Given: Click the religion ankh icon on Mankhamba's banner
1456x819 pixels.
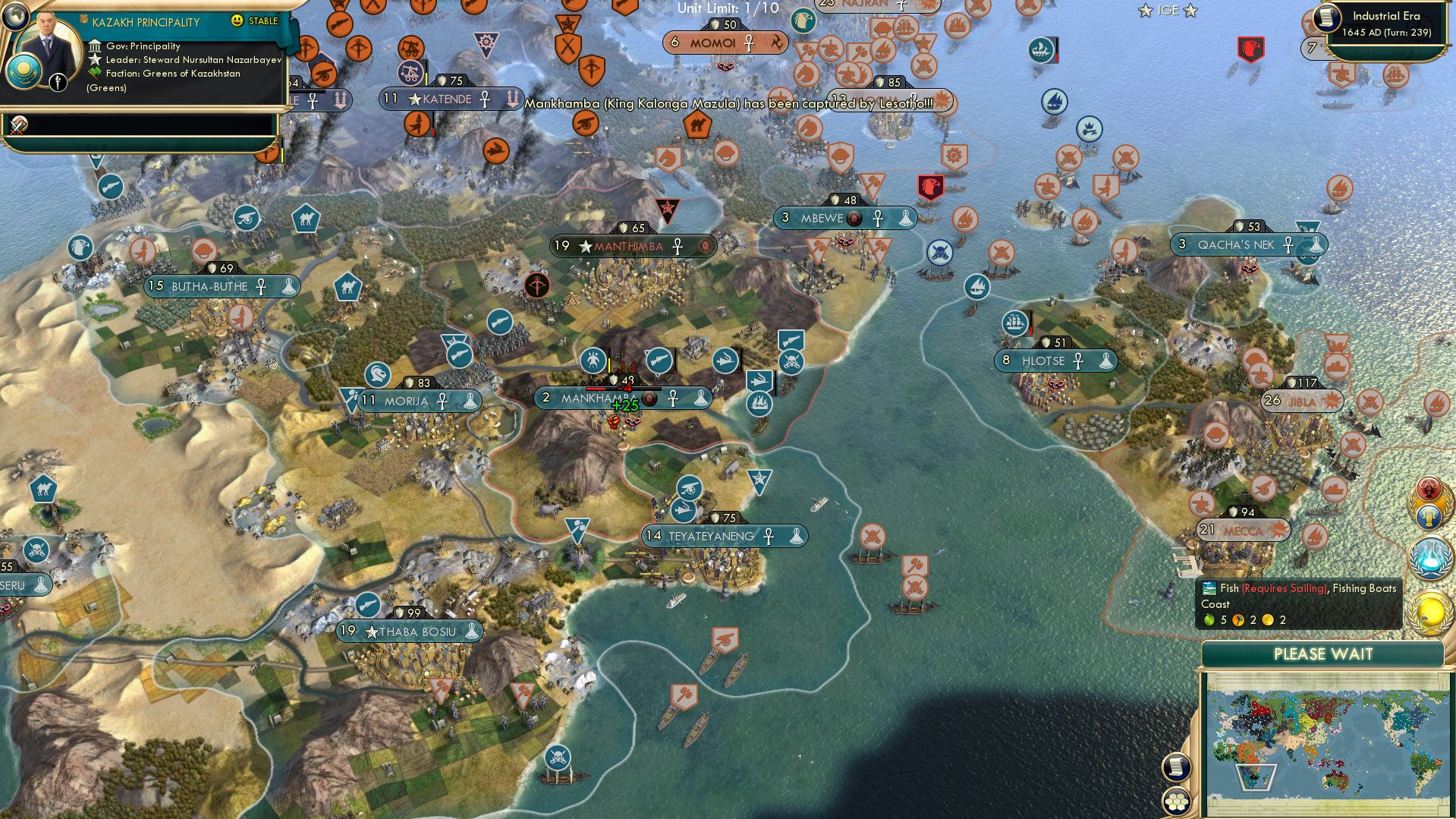Looking at the screenshot, I should (x=673, y=397).
